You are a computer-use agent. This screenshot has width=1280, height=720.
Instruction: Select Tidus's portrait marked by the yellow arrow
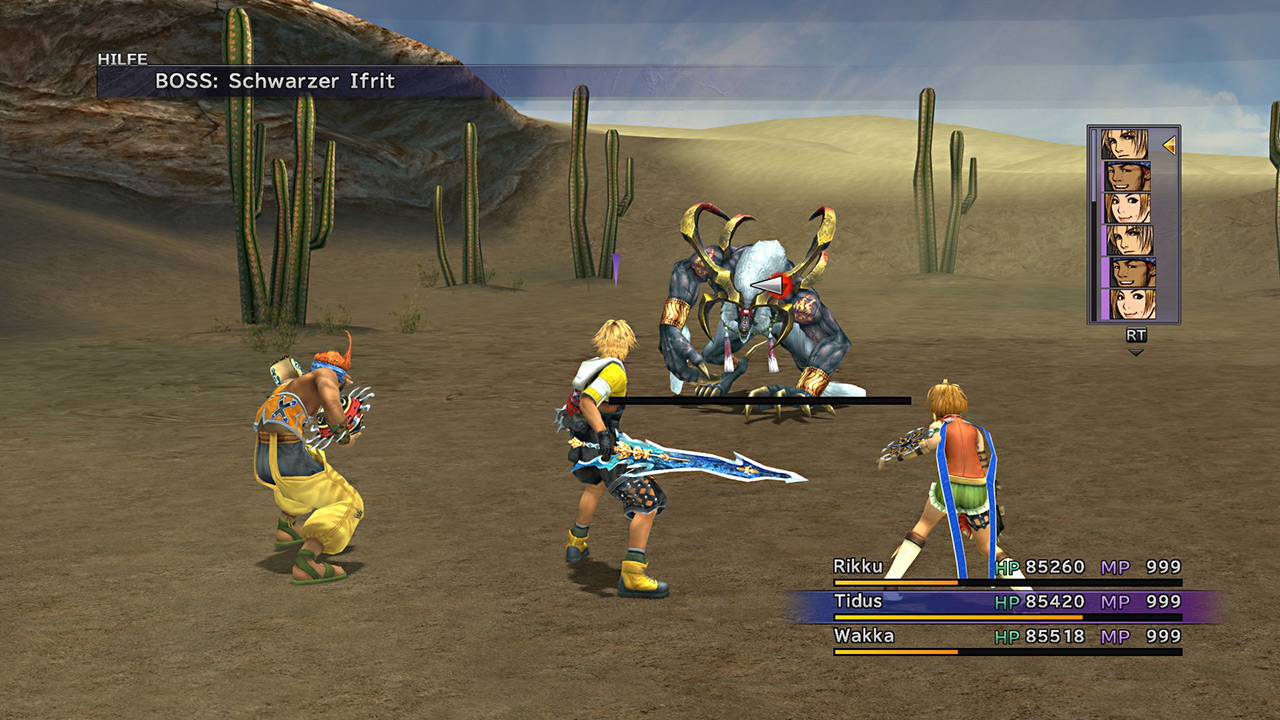click(1125, 145)
